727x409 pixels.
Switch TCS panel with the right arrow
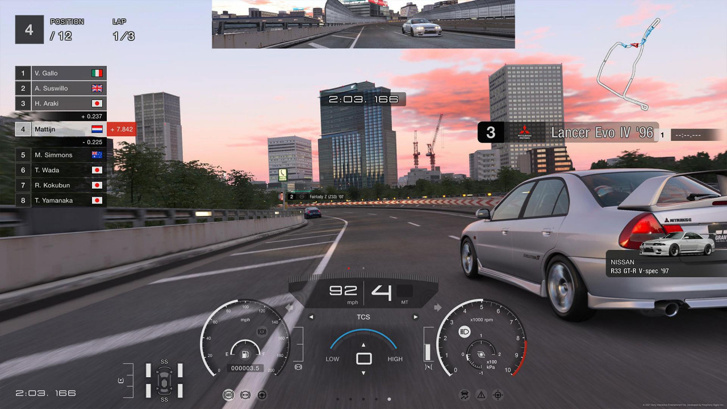coord(416,317)
